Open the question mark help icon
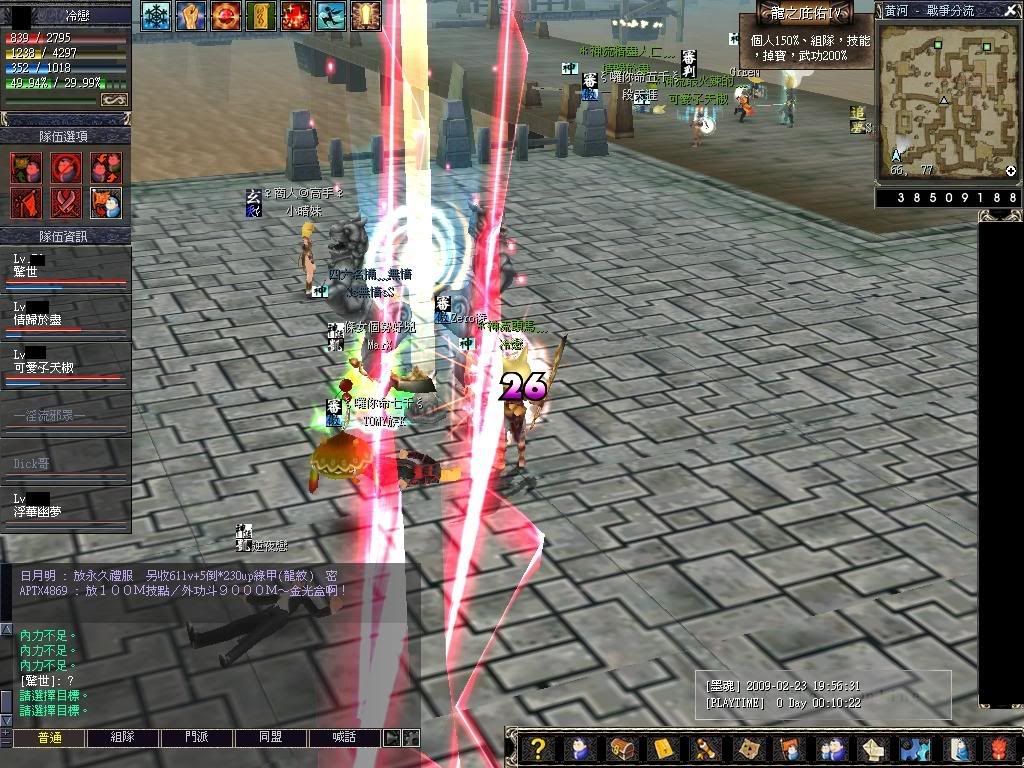The image size is (1024, 768). (x=538, y=748)
